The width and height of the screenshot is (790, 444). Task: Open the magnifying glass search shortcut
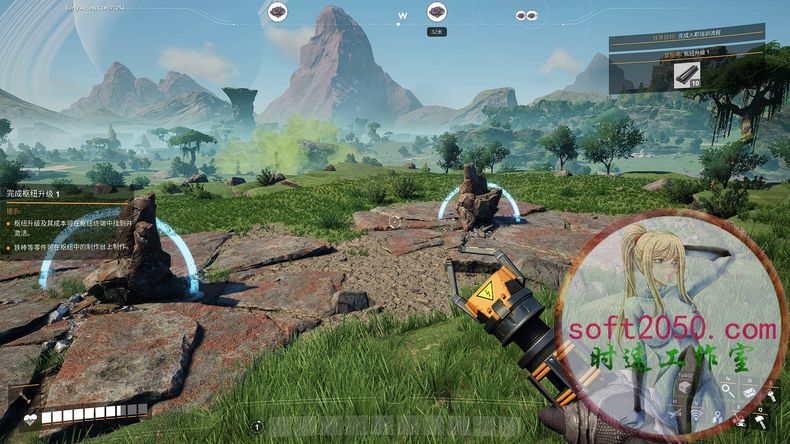click(729, 389)
